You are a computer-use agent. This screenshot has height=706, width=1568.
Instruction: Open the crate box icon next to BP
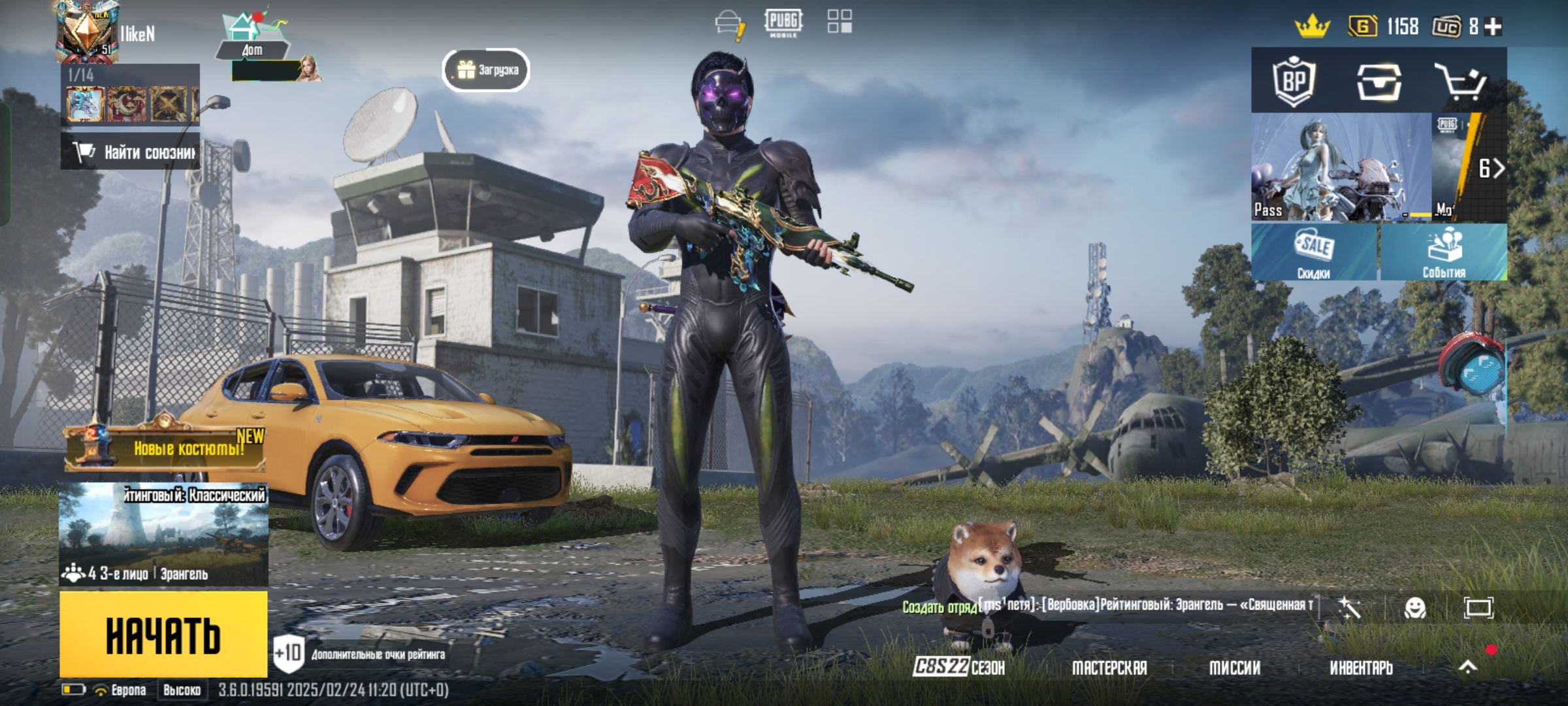(x=1379, y=82)
